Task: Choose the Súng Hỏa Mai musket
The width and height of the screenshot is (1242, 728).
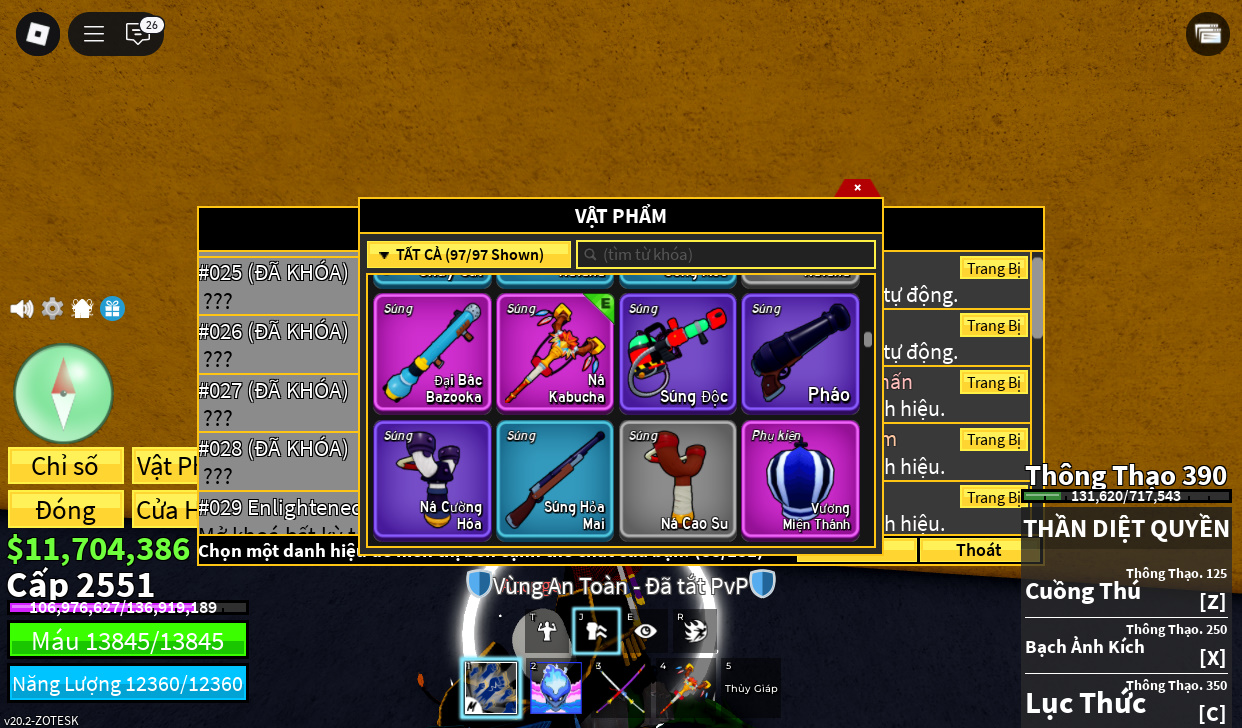Action: point(555,479)
